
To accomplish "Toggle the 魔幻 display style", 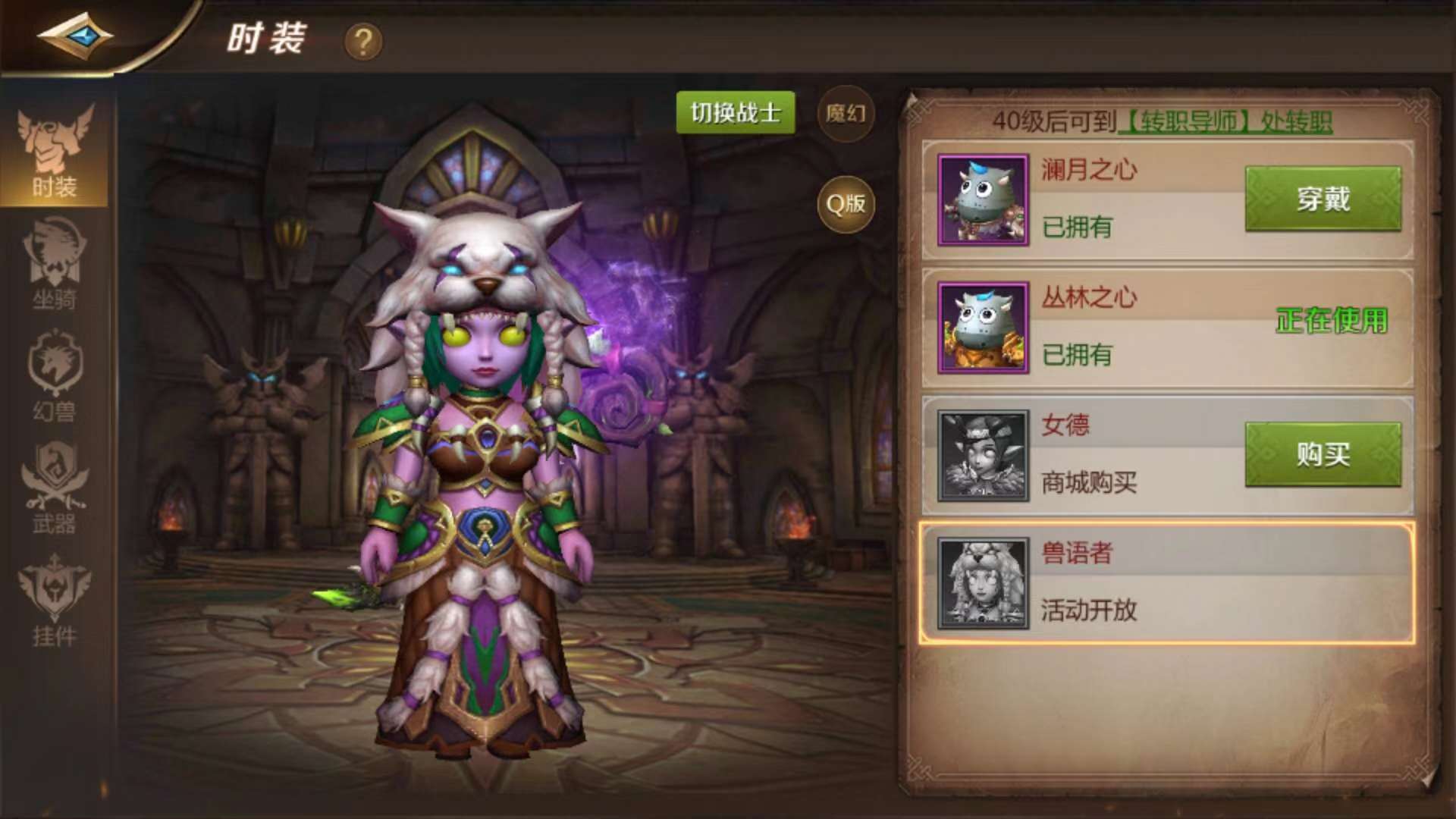I will click(x=846, y=115).
